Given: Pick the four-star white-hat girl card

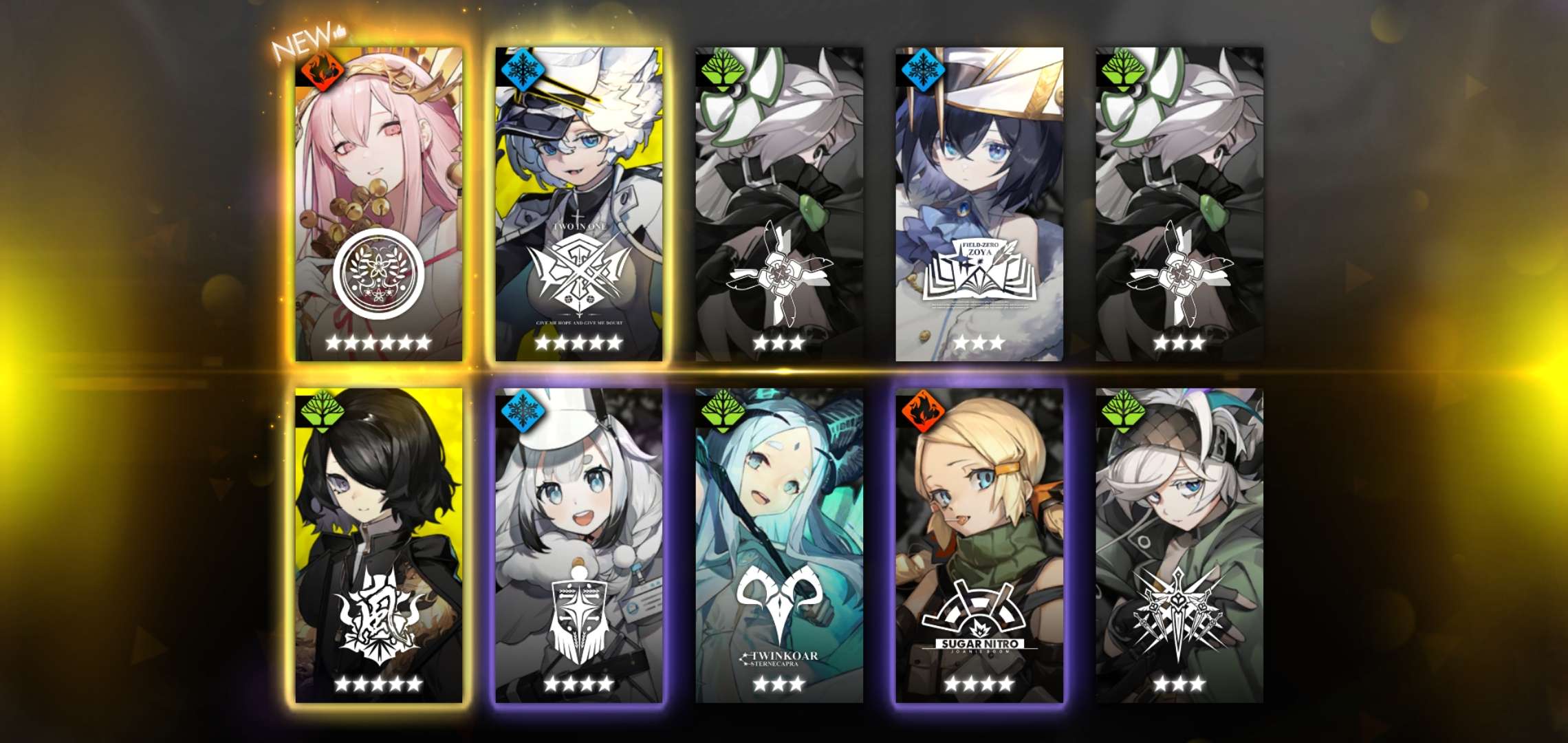Looking at the screenshot, I should [x=579, y=545].
